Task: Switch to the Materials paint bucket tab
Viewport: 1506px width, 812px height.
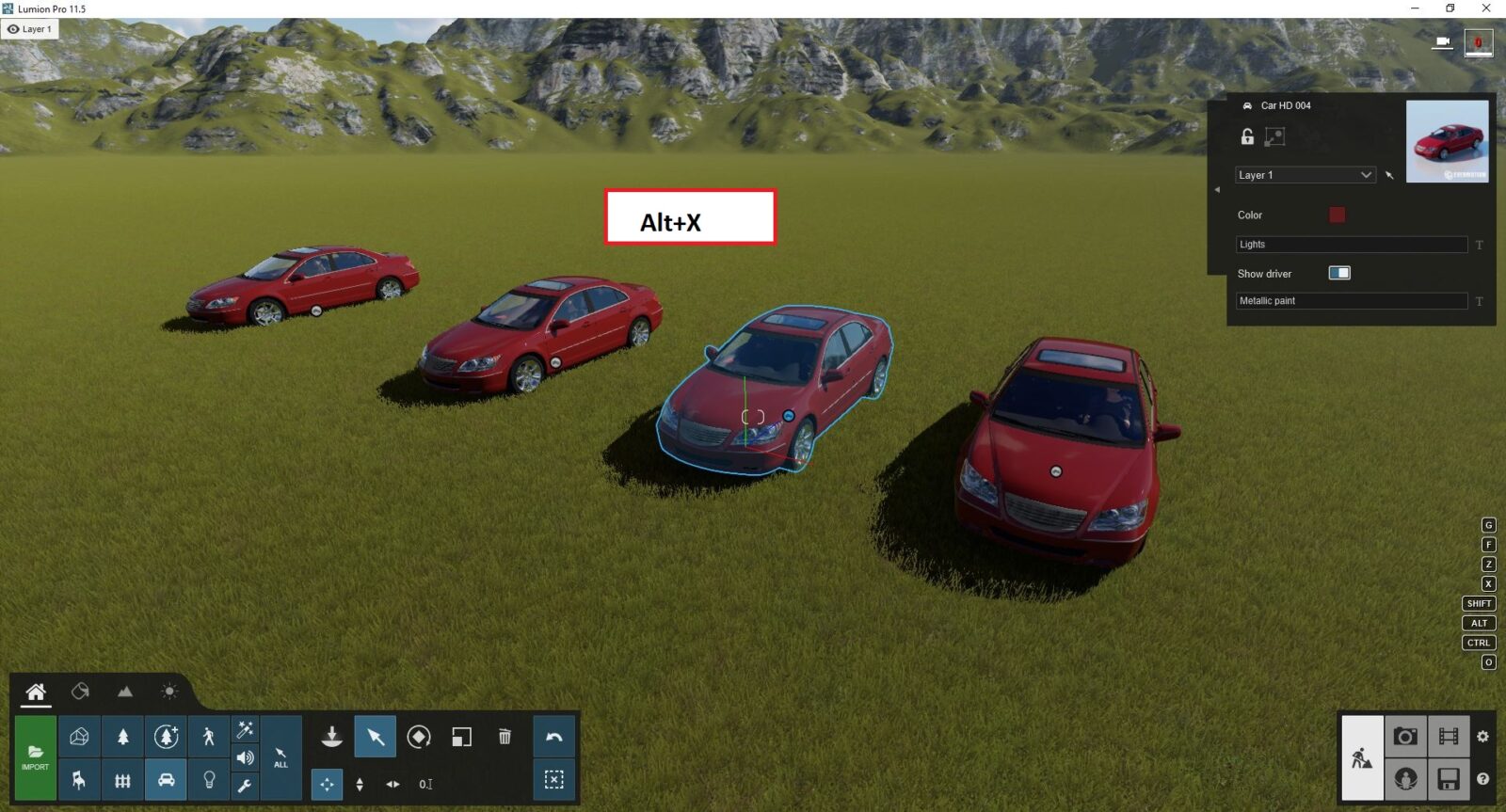Action: [x=80, y=692]
